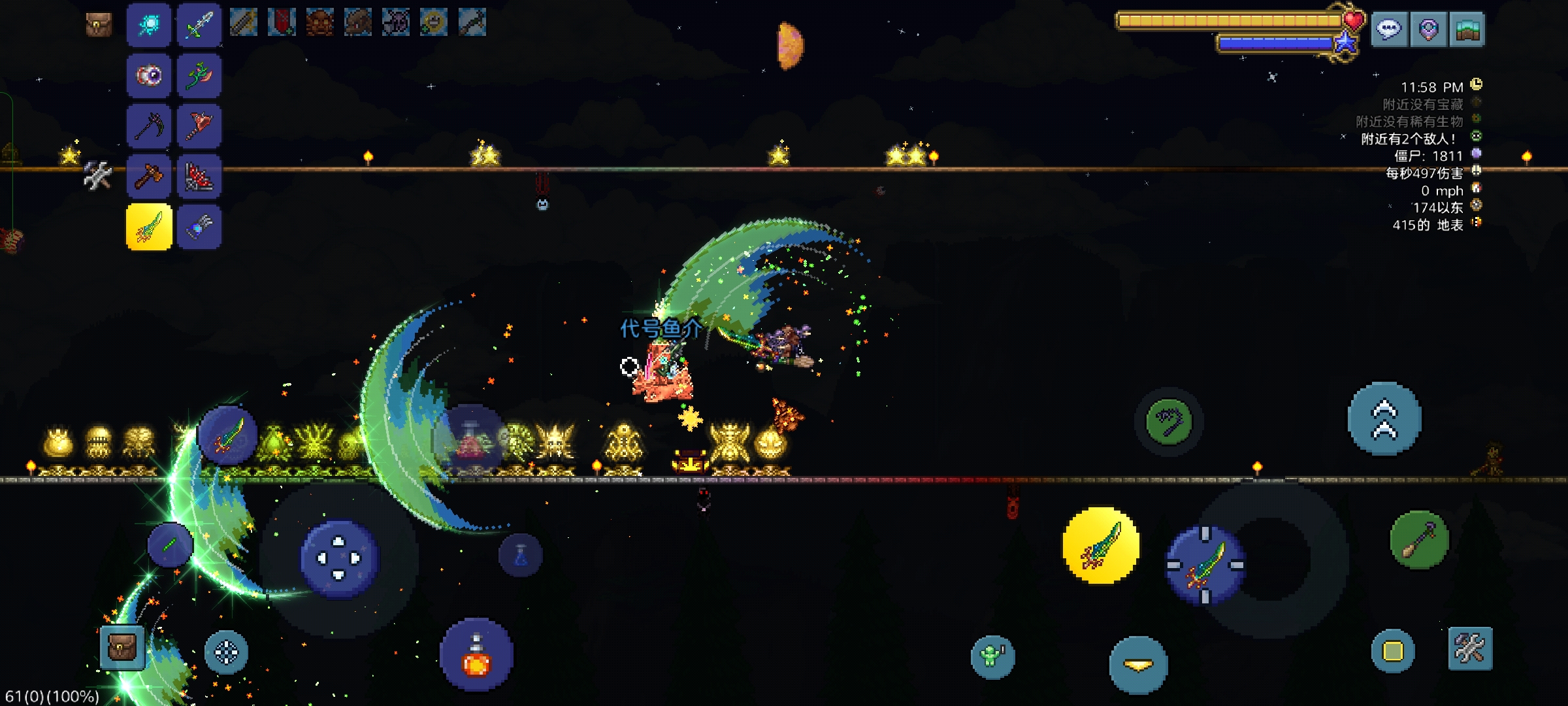Select the eyeball item hotbar slot
This screenshot has width=1568, height=706.
(149, 76)
